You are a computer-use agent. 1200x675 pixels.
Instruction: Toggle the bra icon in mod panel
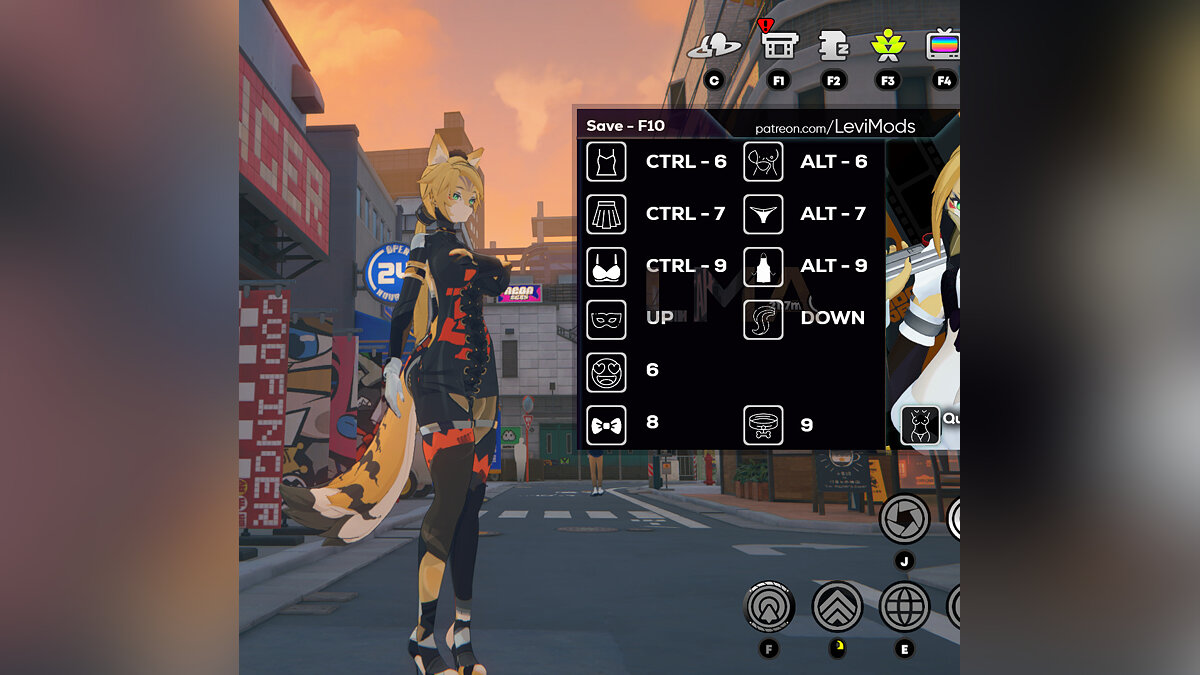point(606,267)
